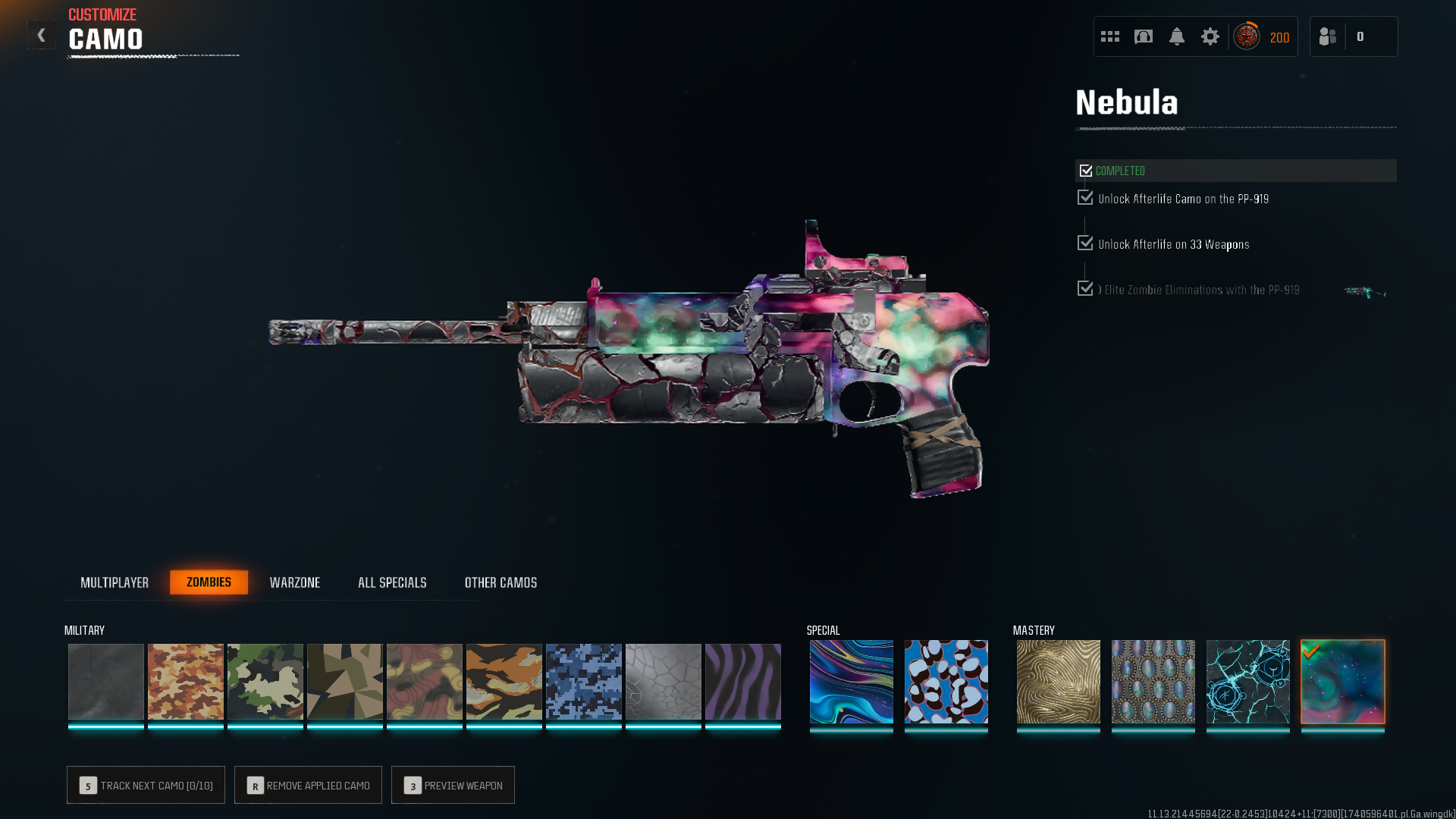Click Track Next Camo button

(146, 785)
